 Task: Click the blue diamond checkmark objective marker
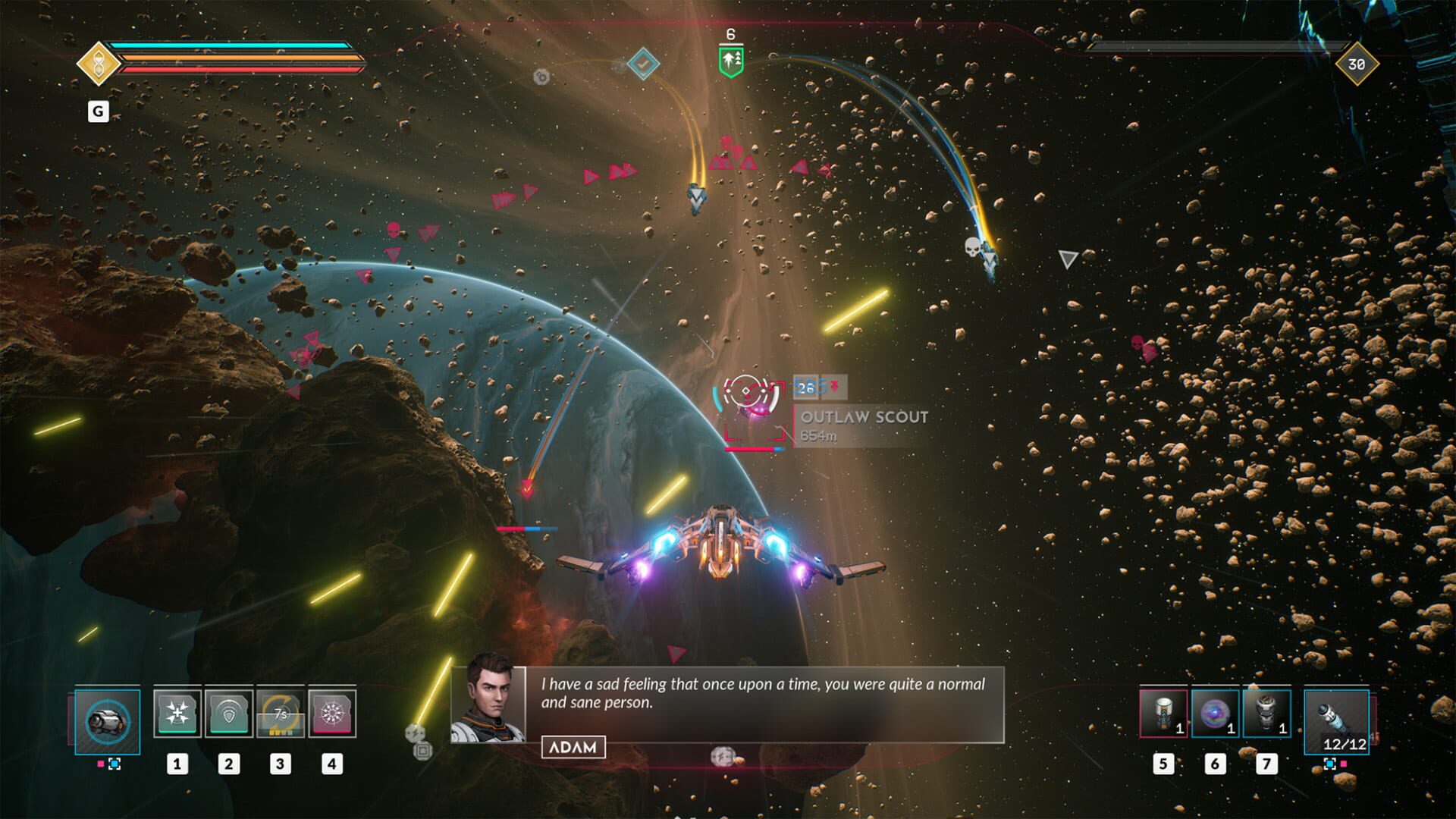click(x=643, y=64)
